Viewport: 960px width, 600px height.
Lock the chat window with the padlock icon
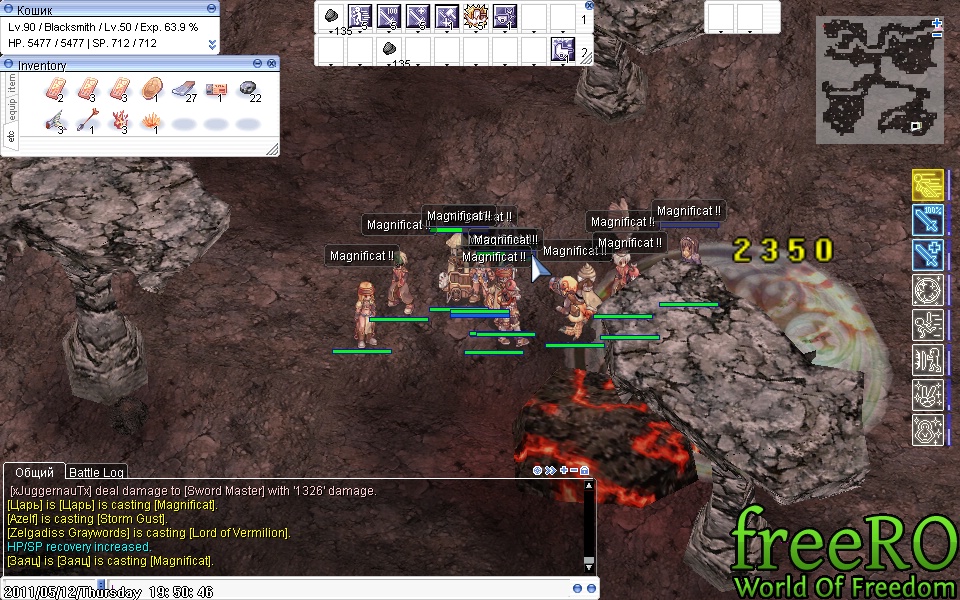coord(584,470)
